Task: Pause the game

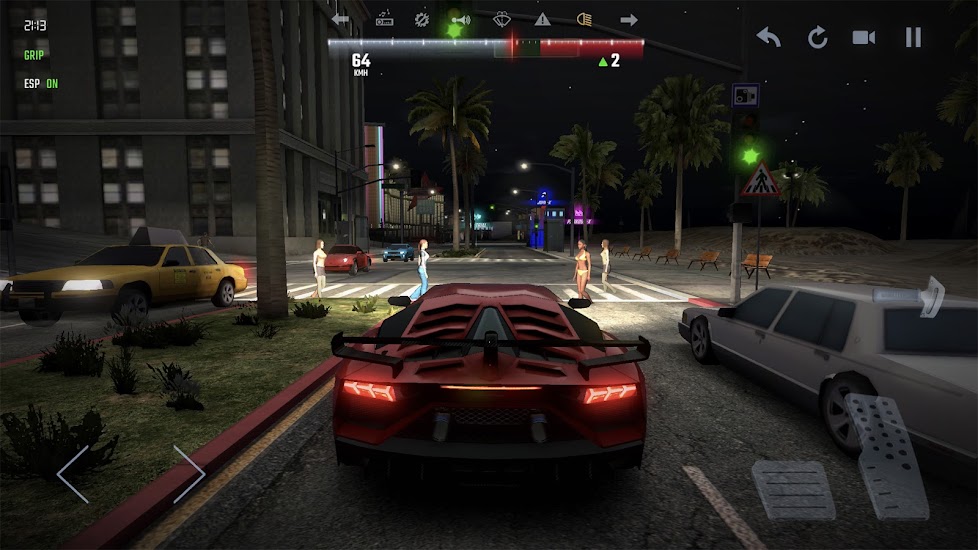Action: [x=912, y=37]
